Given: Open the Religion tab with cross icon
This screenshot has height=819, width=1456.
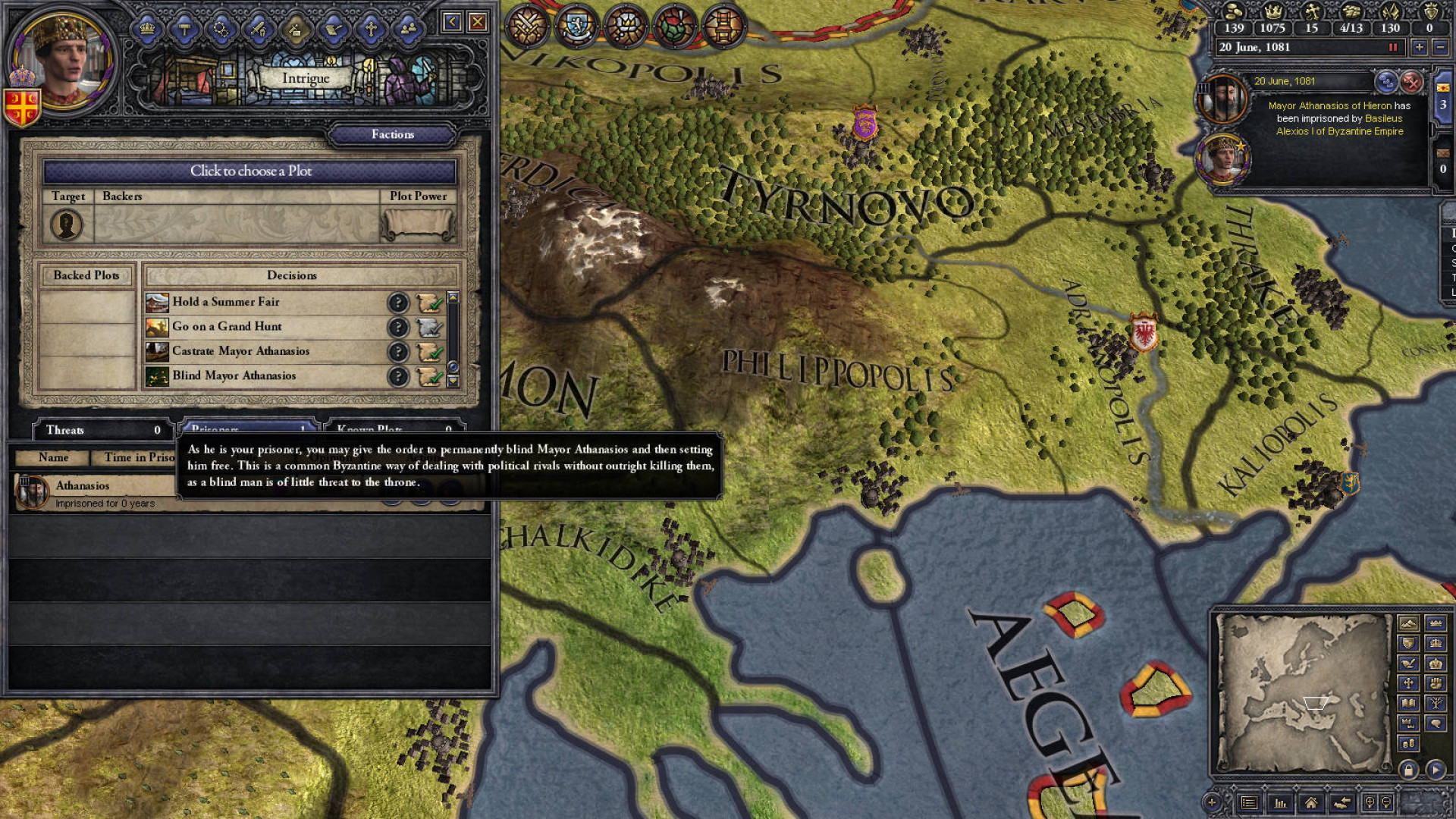Looking at the screenshot, I should pyautogui.click(x=370, y=30).
